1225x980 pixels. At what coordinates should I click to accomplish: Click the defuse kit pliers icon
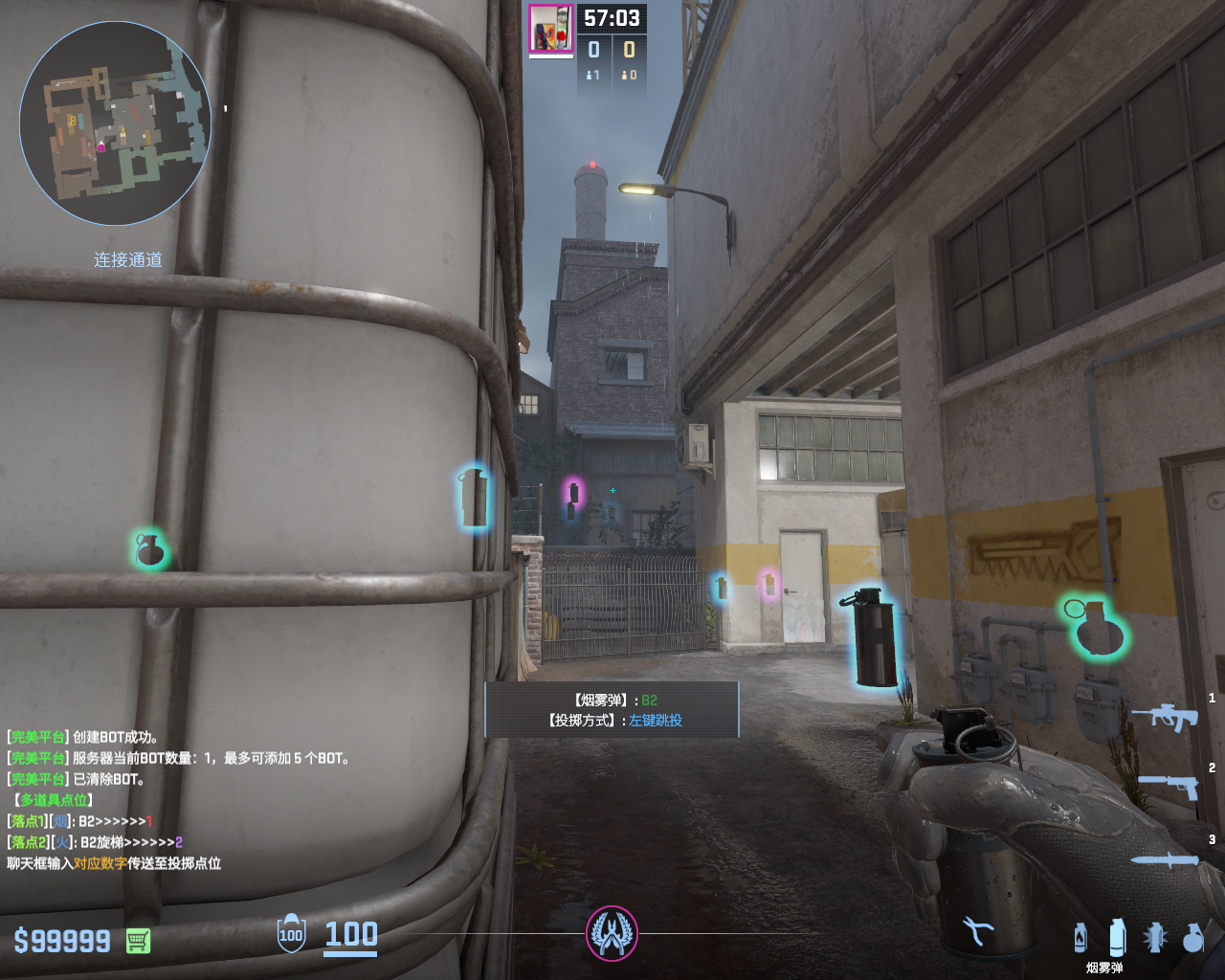[977, 930]
